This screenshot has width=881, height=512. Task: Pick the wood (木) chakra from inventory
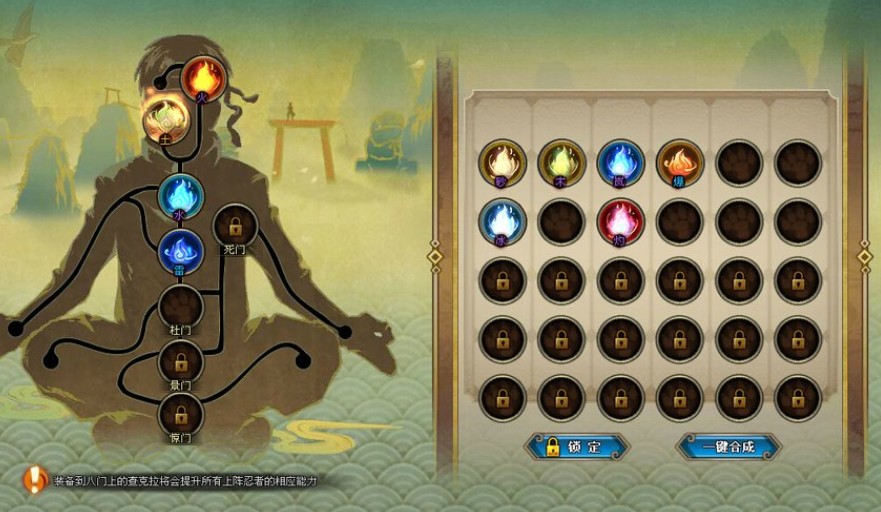[x=562, y=163]
